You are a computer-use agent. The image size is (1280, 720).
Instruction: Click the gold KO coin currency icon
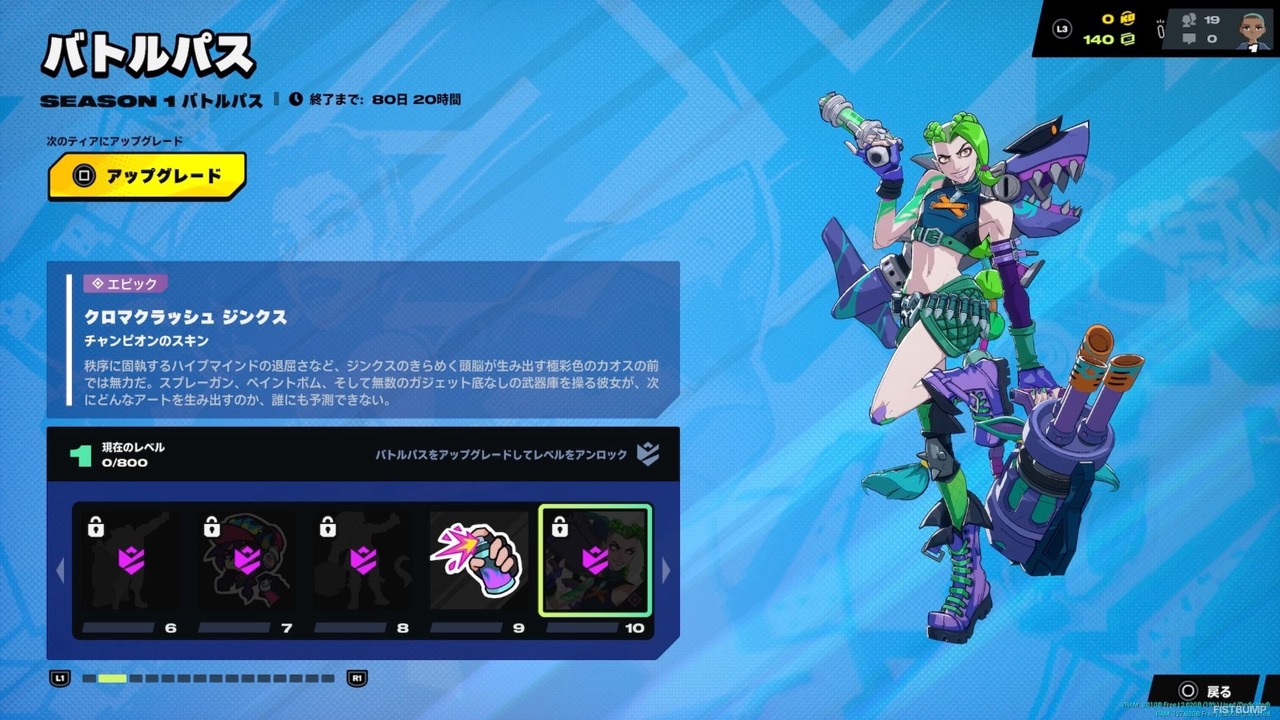click(x=1126, y=18)
